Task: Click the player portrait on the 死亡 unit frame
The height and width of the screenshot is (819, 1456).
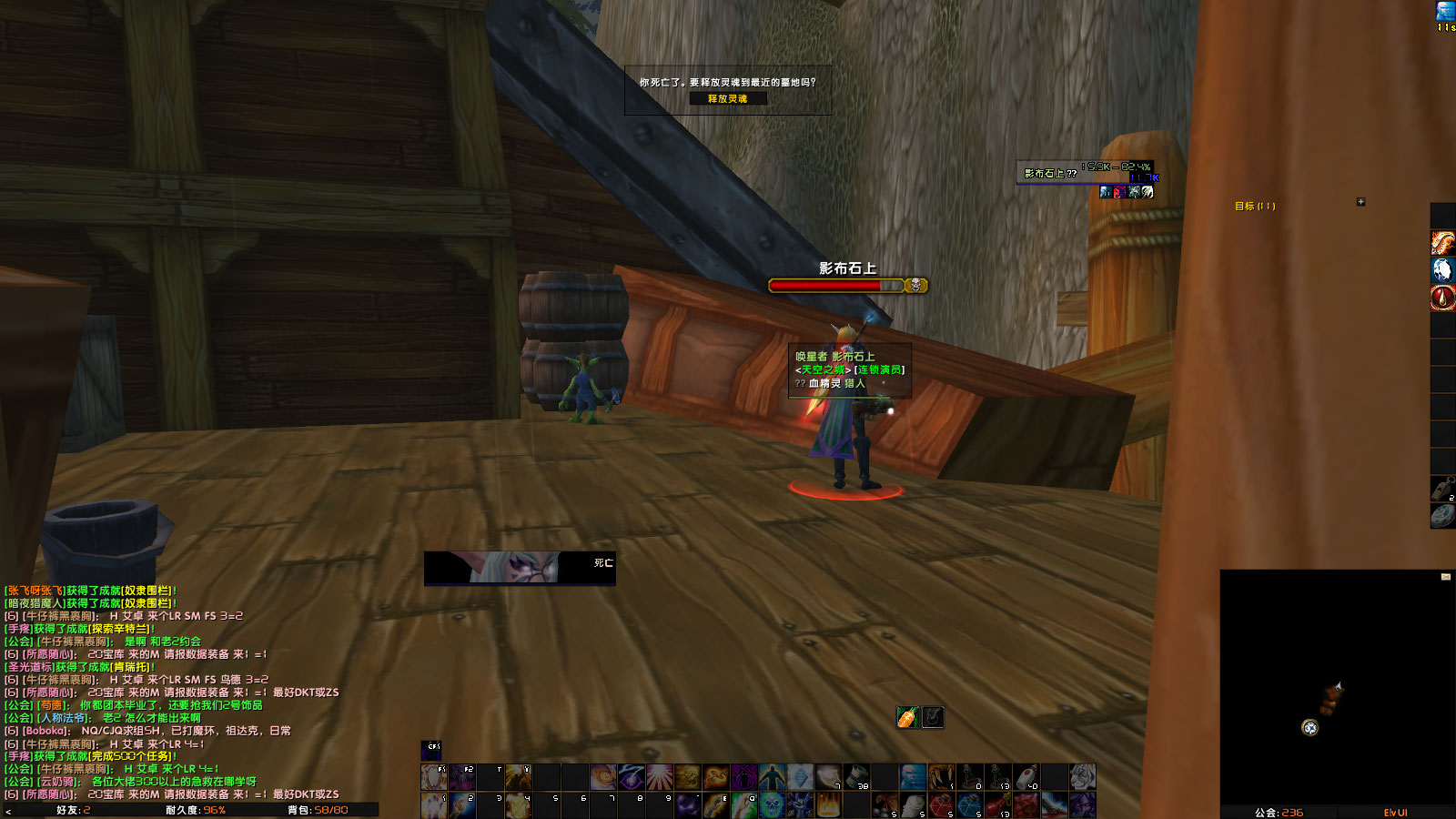Action: click(514, 566)
